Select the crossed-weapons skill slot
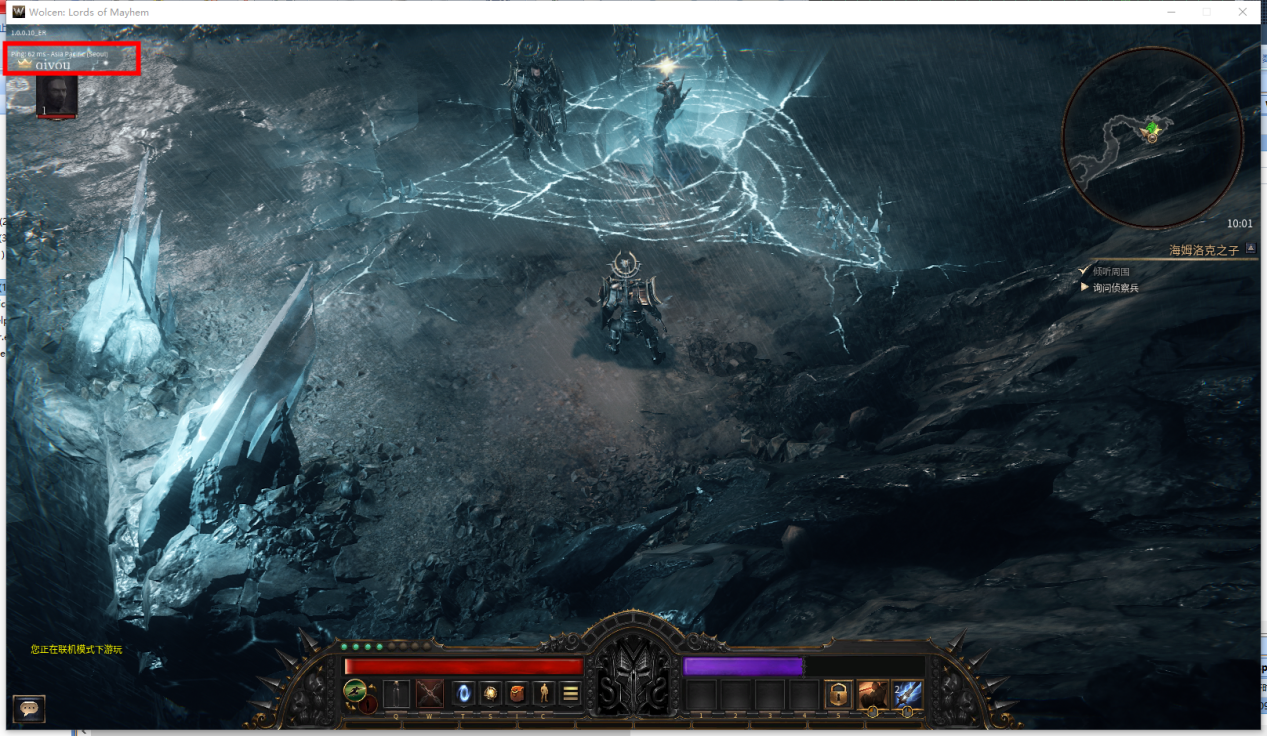This screenshot has width=1267, height=736. click(430, 693)
